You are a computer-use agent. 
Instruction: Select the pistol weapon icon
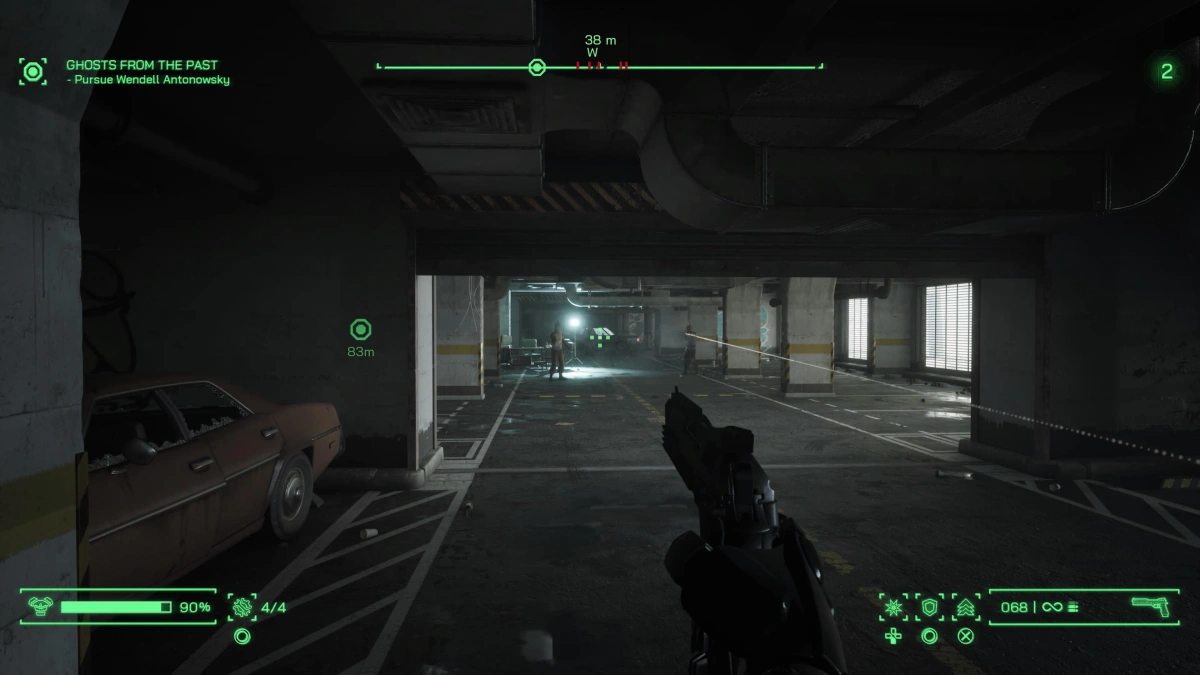[x=1150, y=606]
